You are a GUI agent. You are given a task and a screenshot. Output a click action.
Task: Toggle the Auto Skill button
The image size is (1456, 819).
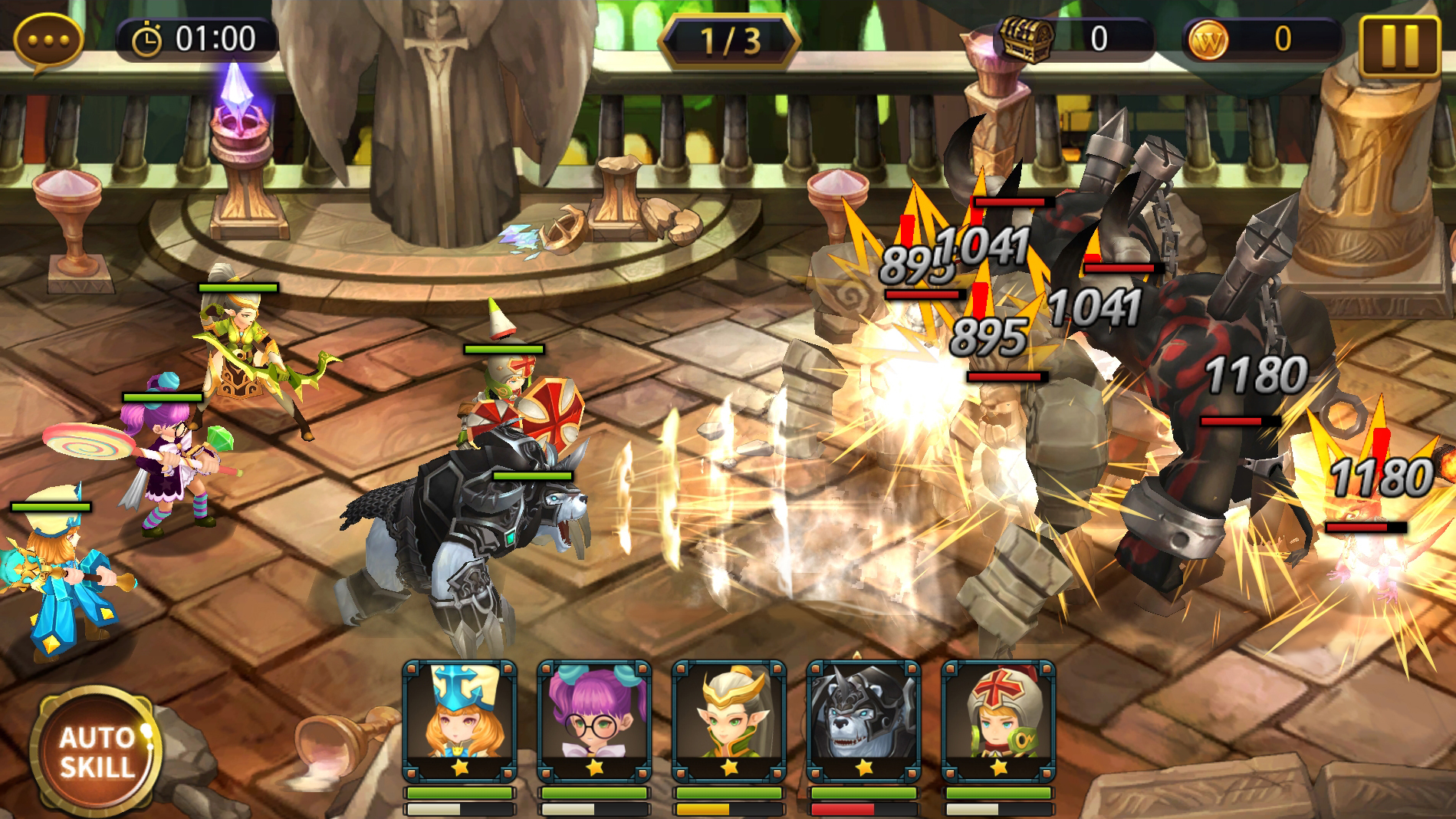coord(97,752)
